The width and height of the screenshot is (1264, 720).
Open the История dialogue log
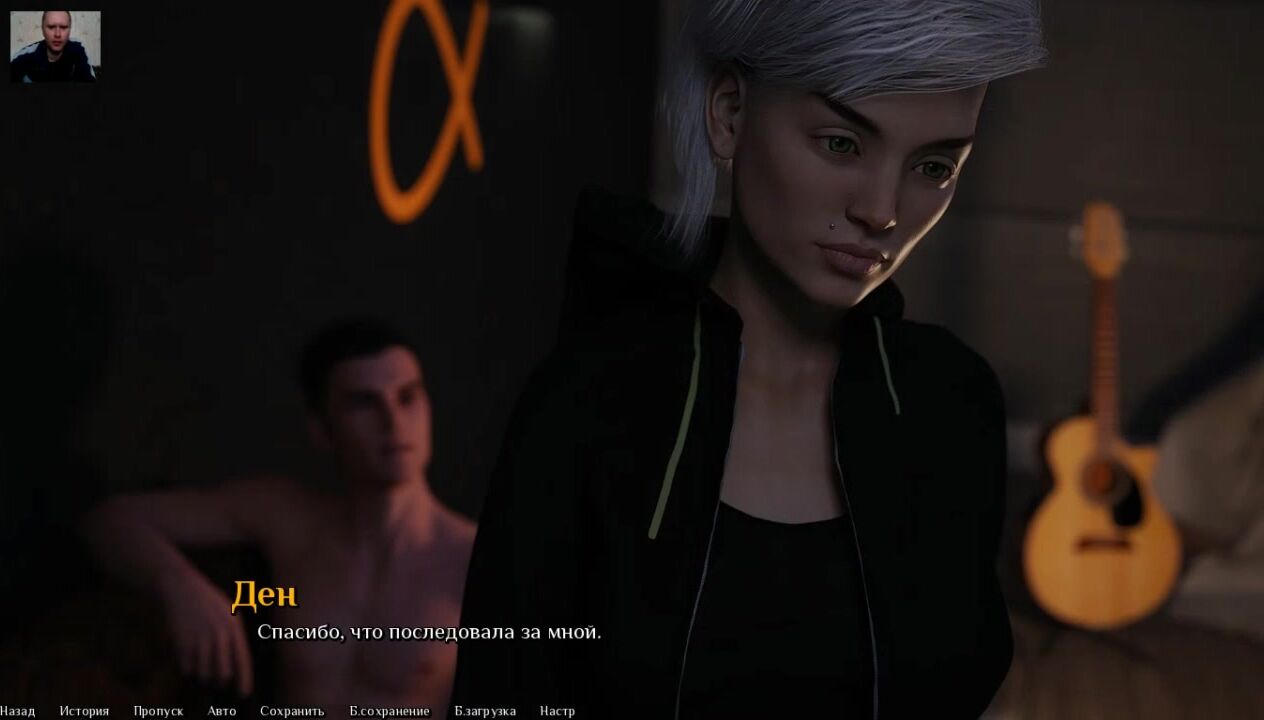click(84, 711)
